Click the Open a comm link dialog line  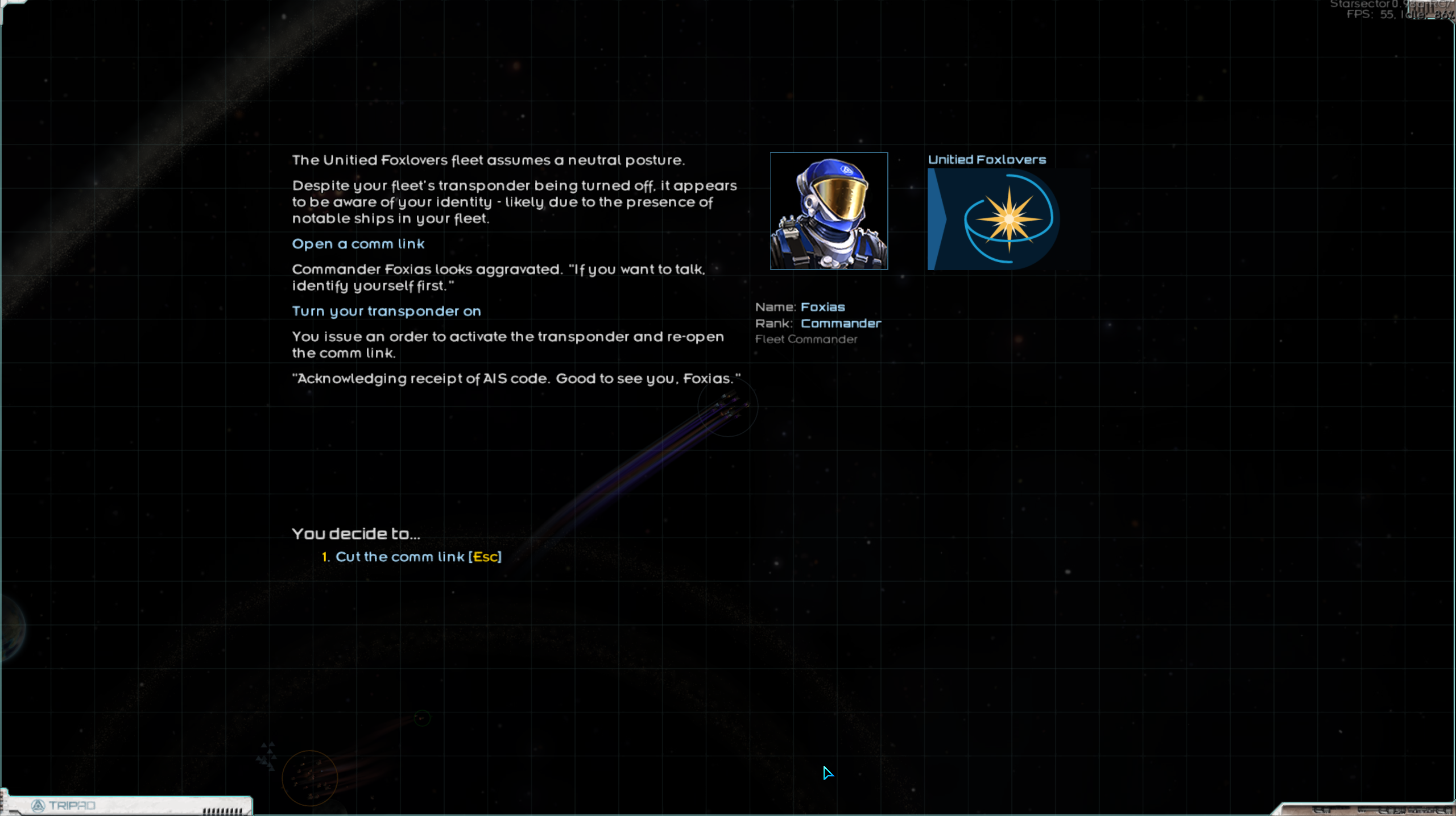(x=358, y=243)
